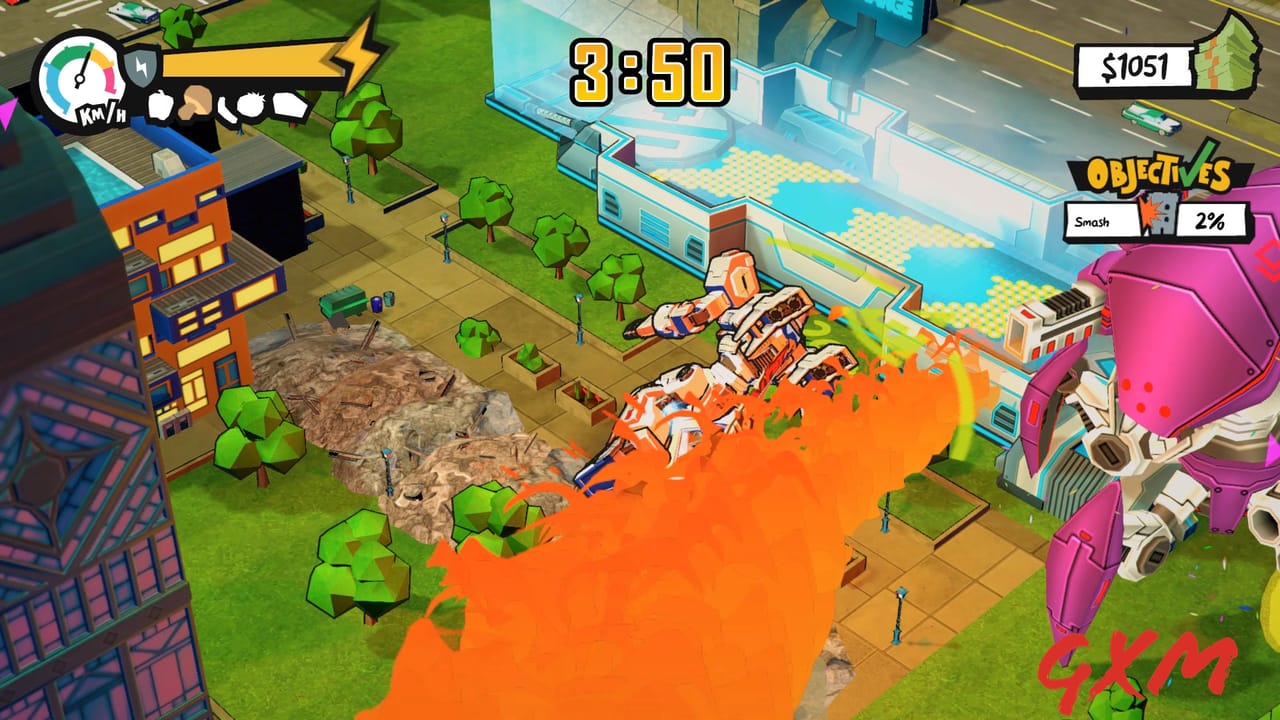Screen dimensions: 1280x720
Task: Click the shield lightning icon
Action: tap(141, 66)
